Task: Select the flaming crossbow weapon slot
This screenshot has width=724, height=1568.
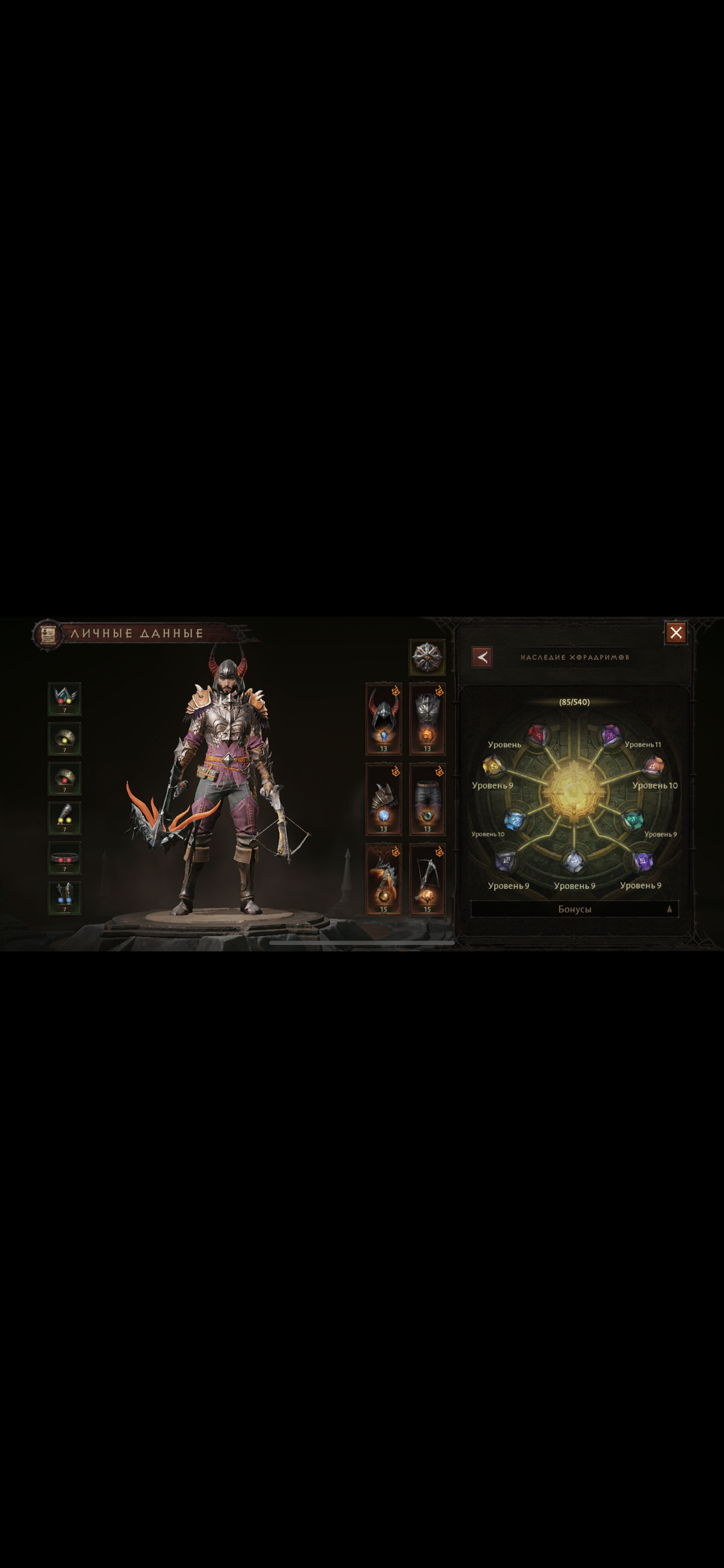Action: coord(384,879)
